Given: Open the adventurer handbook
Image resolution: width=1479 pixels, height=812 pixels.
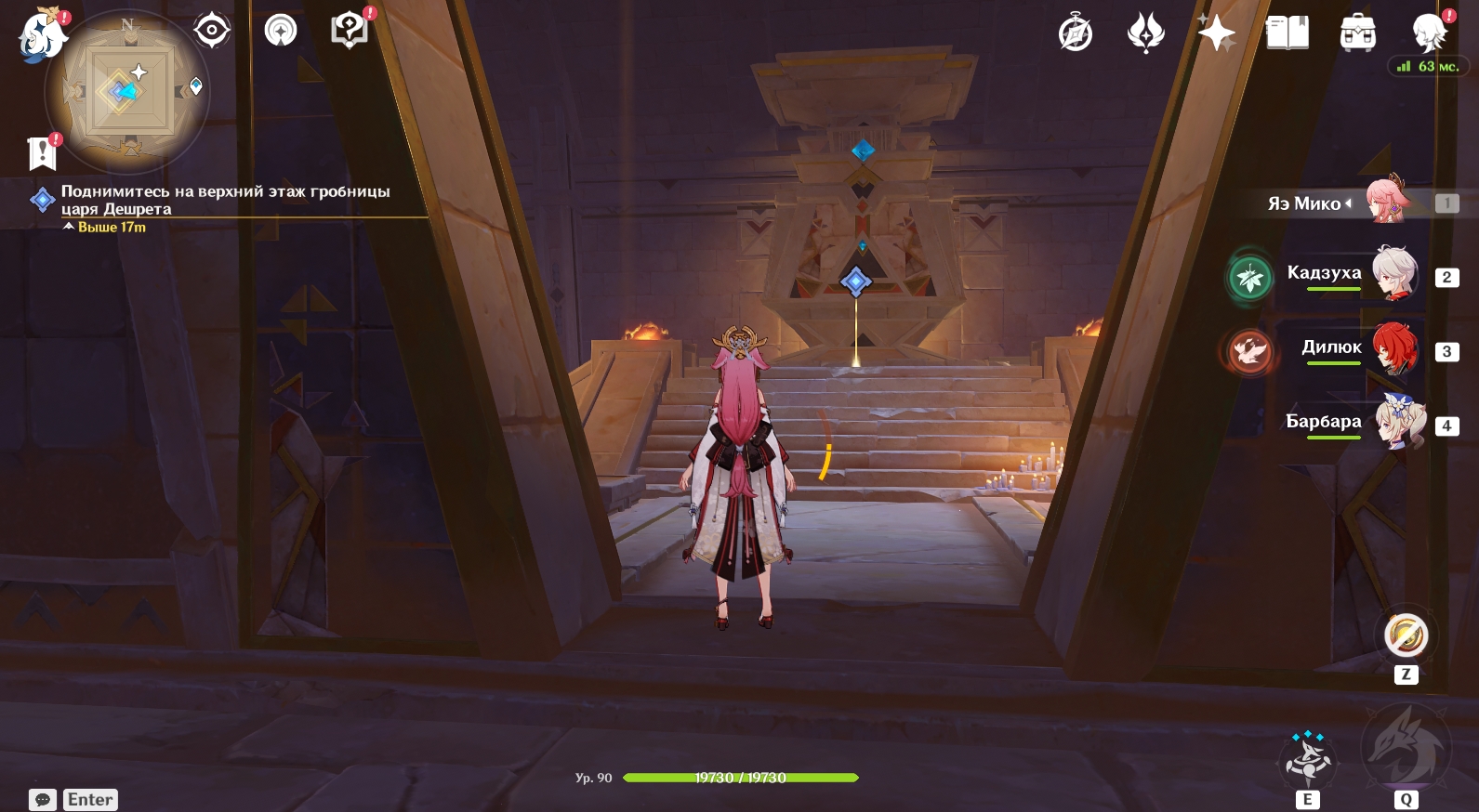Looking at the screenshot, I should pyautogui.click(x=1287, y=34).
